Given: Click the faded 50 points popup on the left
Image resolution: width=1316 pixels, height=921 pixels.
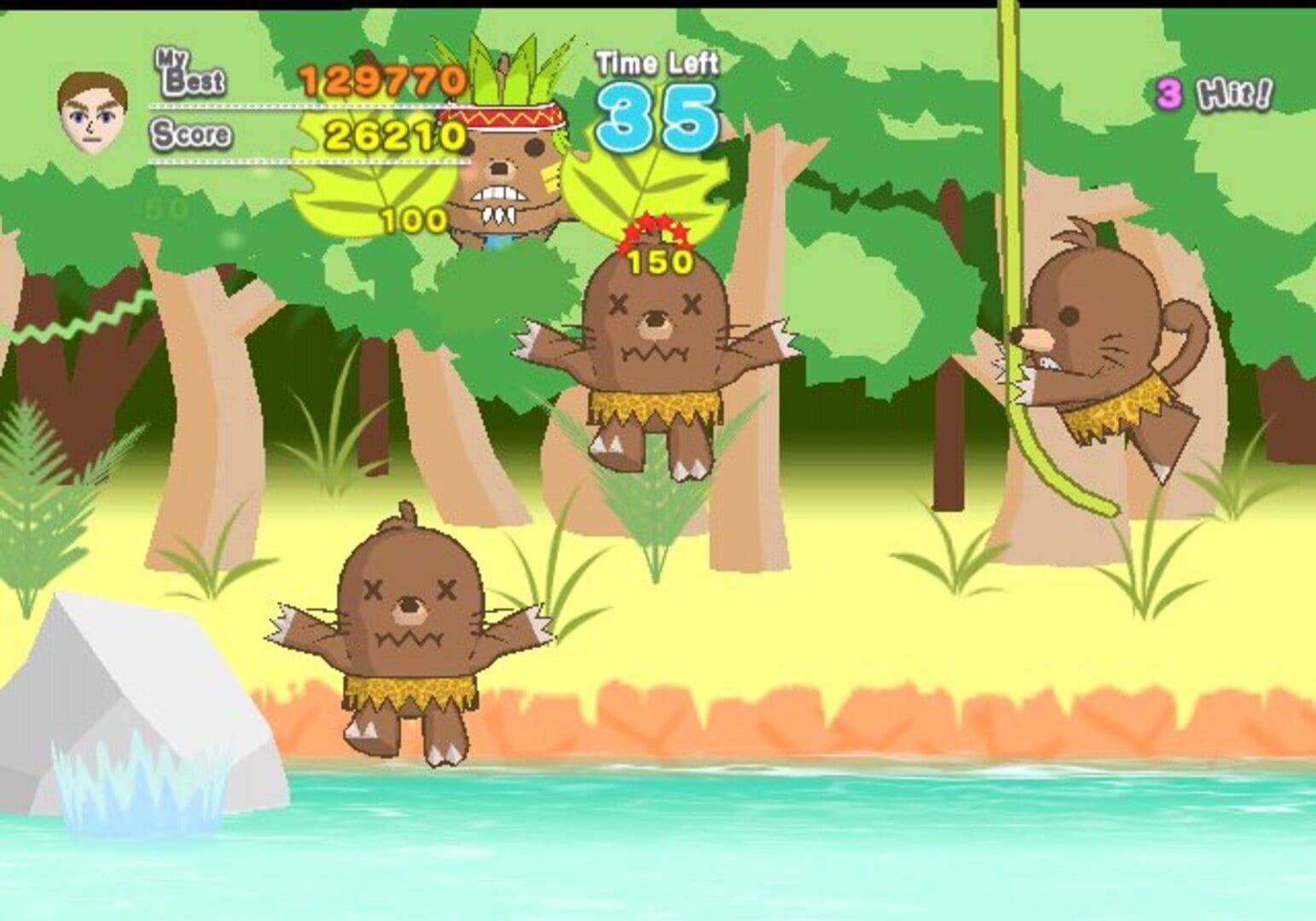Looking at the screenshot, I should [168, 206].
